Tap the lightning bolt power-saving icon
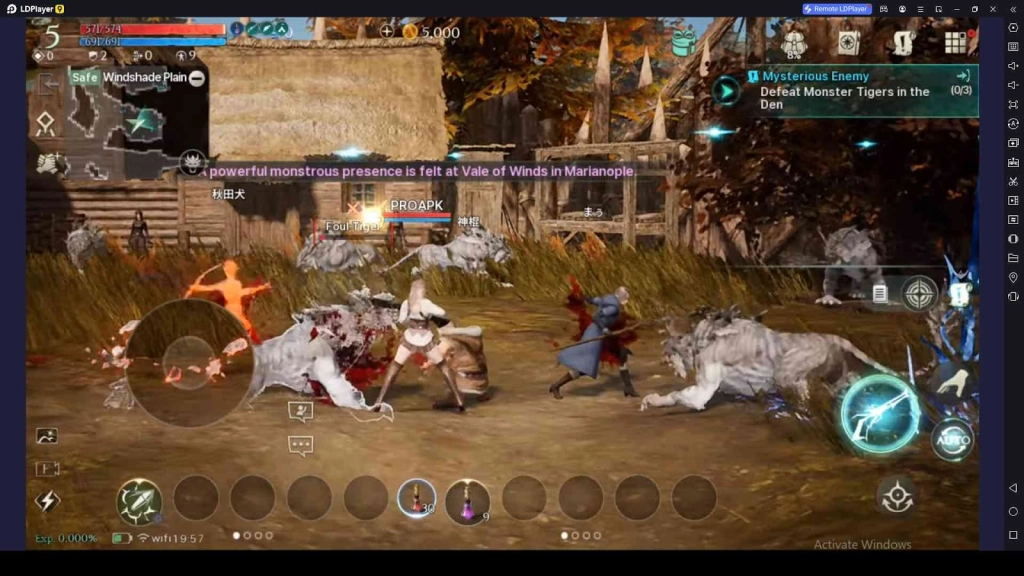This screenshot has height=576, width=1024. coord(47,501)
